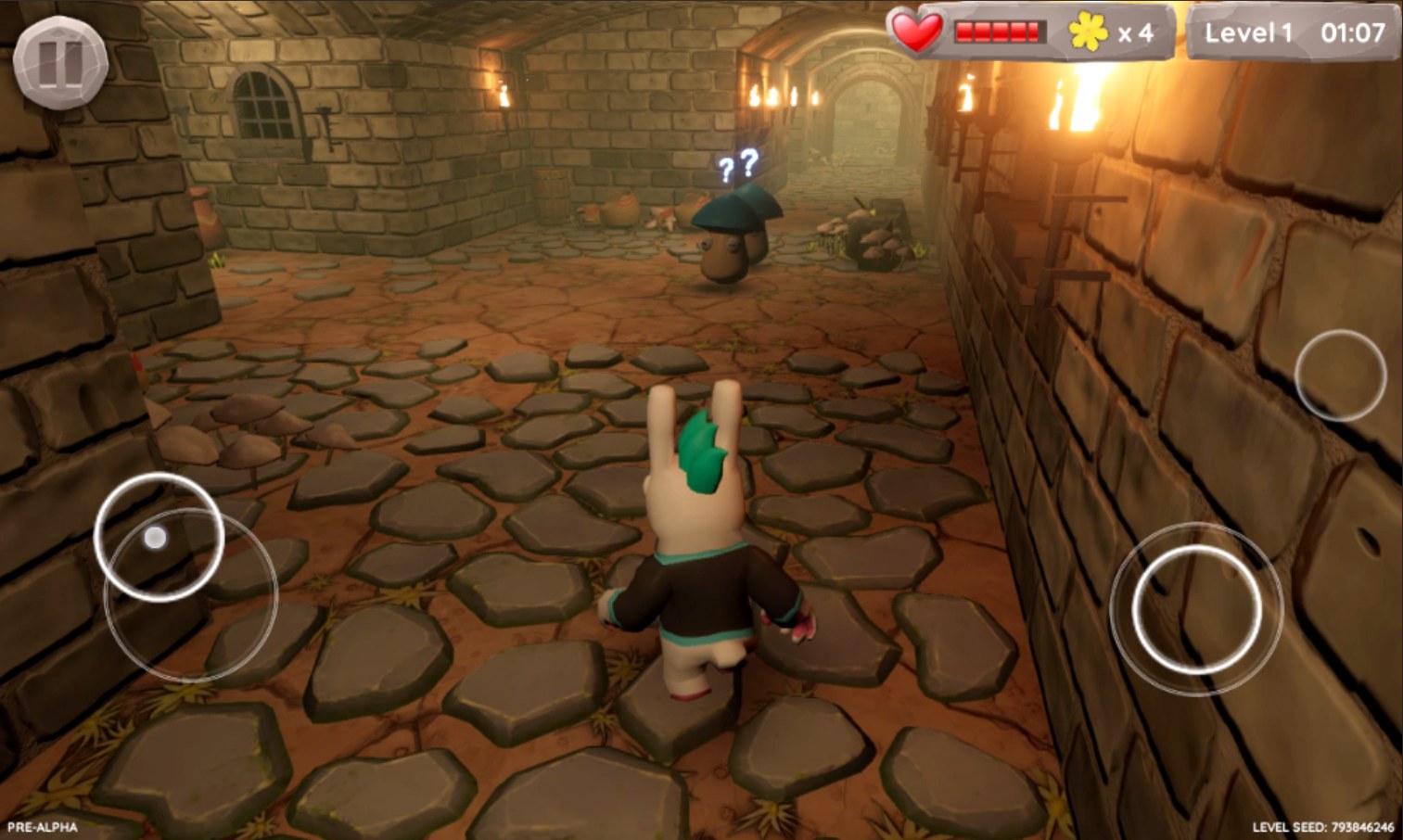Viewport: 1403px width, 840px height.
Task: Pause the game with the stone button
Action: [60, 62]
